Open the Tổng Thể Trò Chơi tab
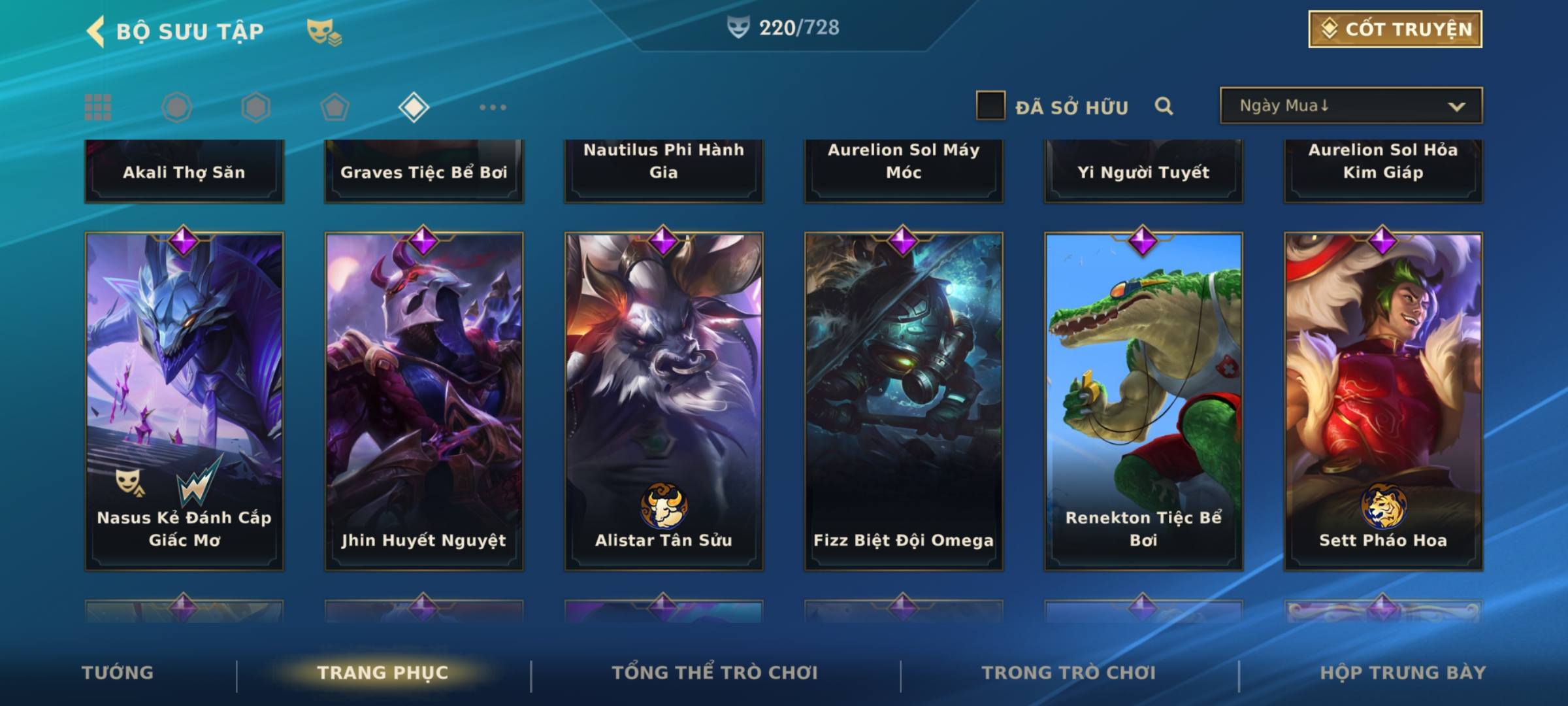 click(715, 673)
